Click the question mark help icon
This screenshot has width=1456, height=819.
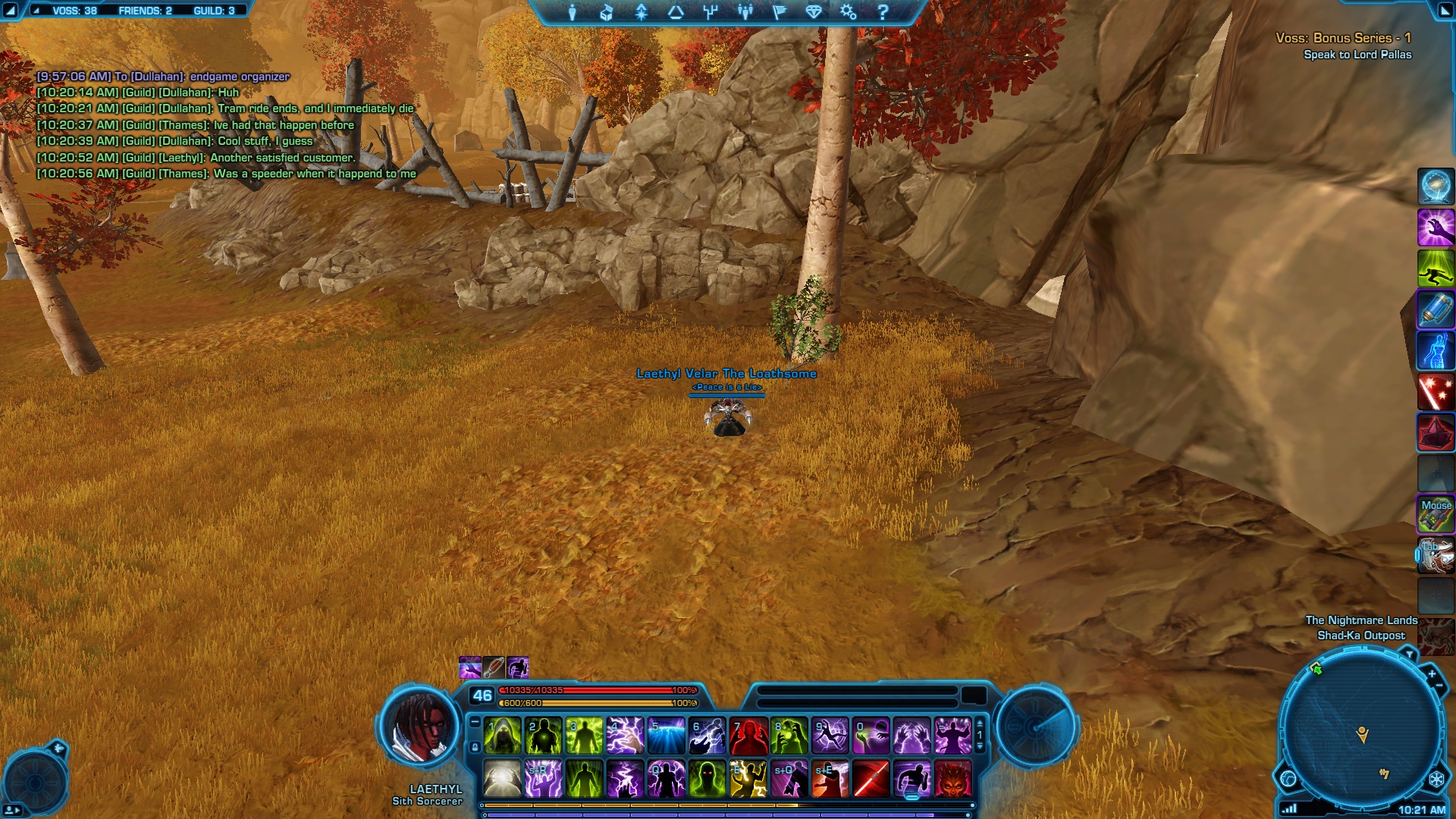tap(883, 12)
